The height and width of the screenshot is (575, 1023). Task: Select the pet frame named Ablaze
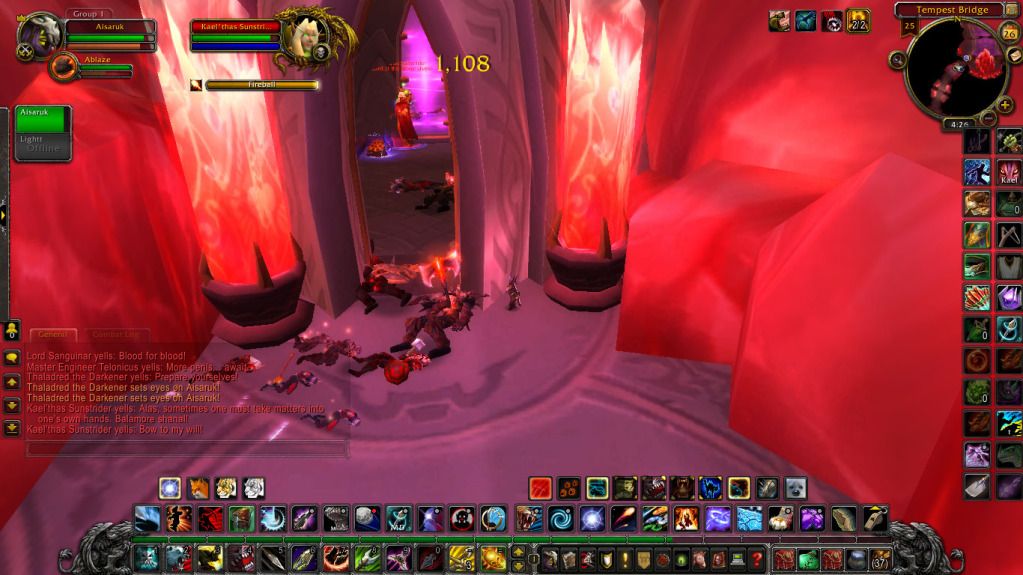[x=68, y=67]
